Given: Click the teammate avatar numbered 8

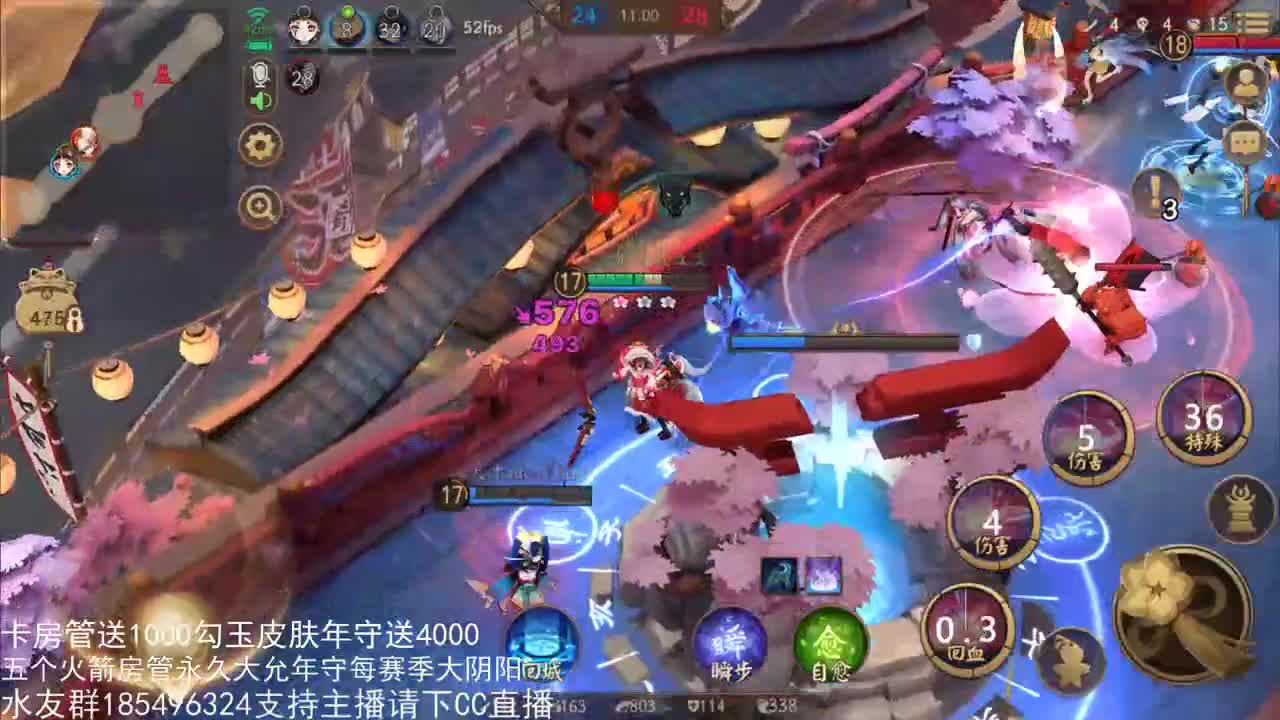Looking at the screenshot, I should [x=345, y=27].
